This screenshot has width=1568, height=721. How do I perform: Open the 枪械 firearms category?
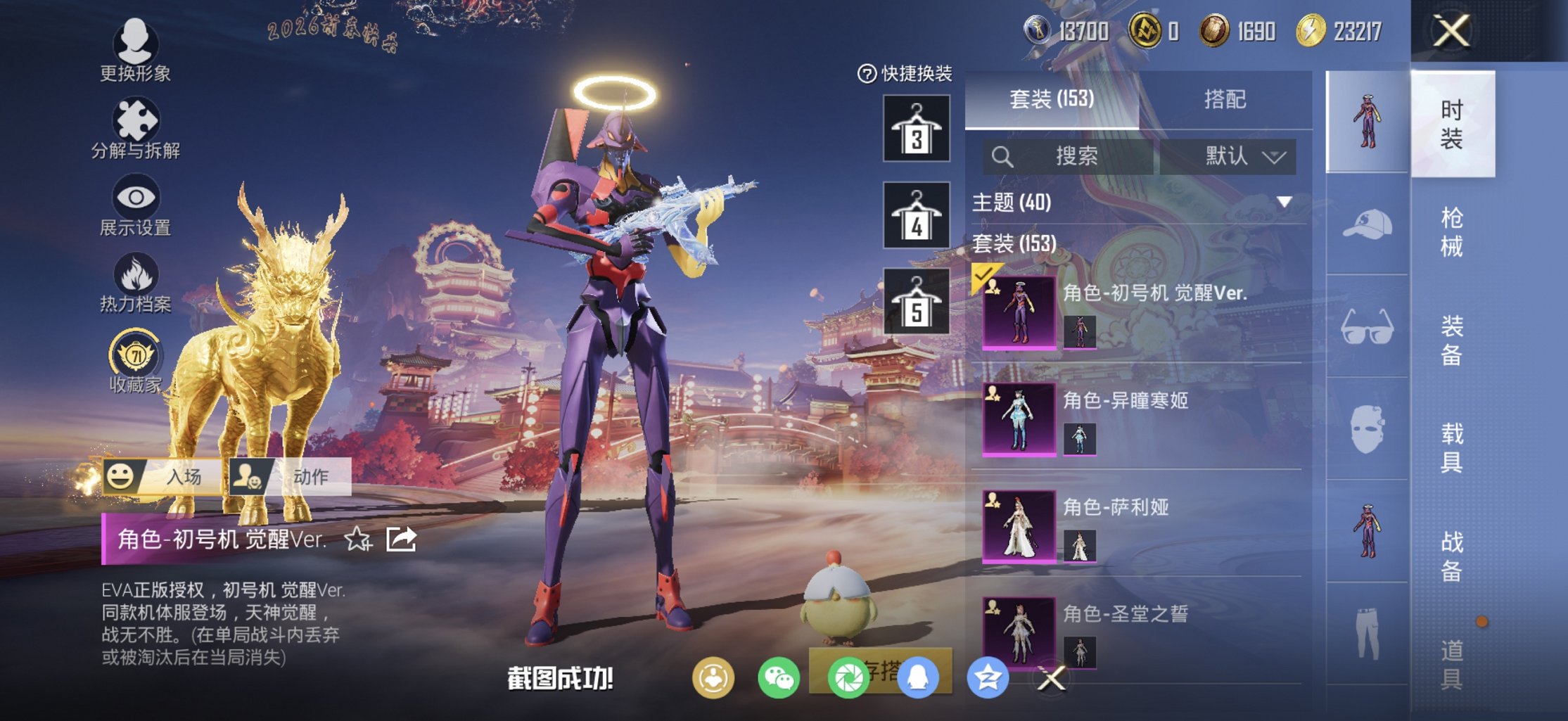tap(1452, 232)
